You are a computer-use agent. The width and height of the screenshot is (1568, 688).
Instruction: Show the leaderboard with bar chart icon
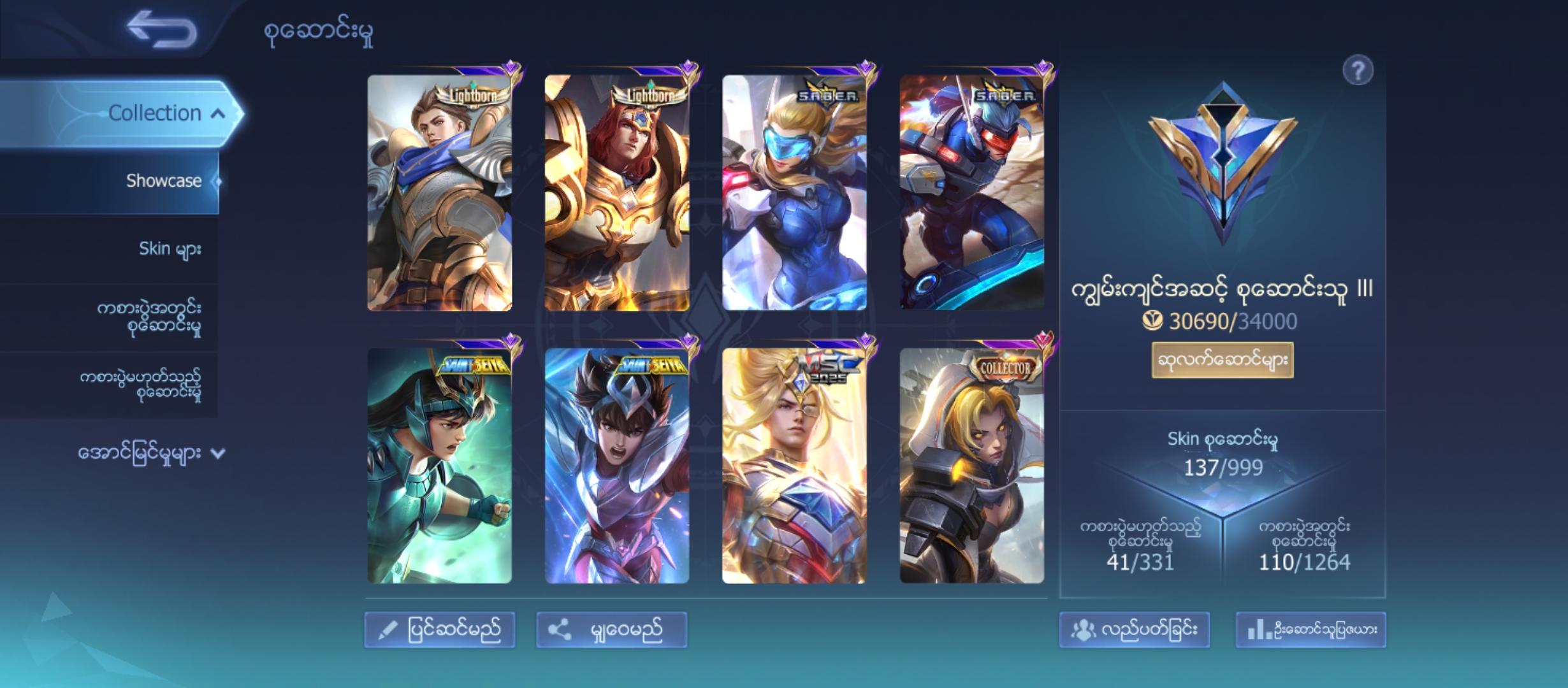pos(1310,630)
